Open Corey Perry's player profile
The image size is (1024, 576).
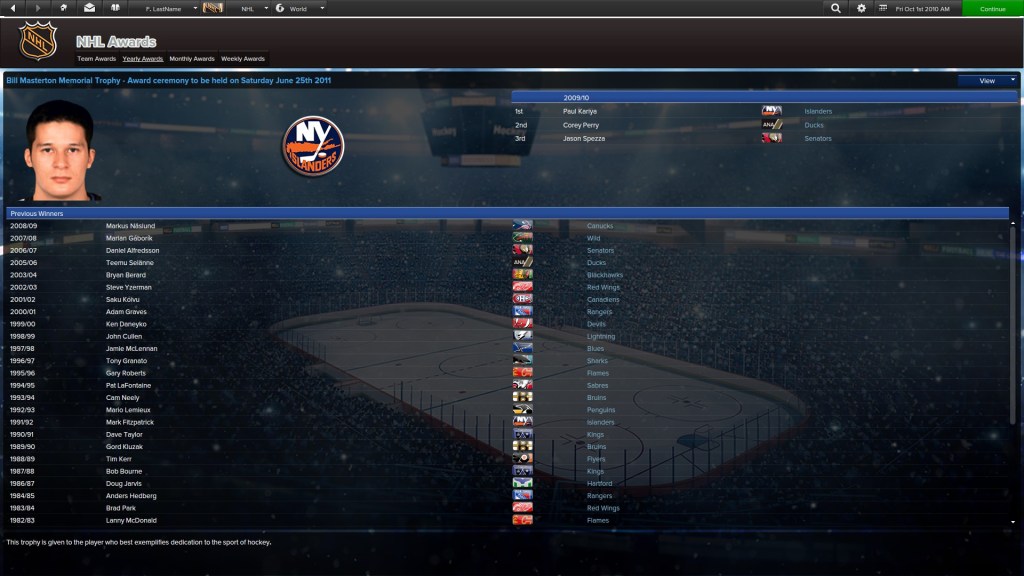click(x=579, y=125)
